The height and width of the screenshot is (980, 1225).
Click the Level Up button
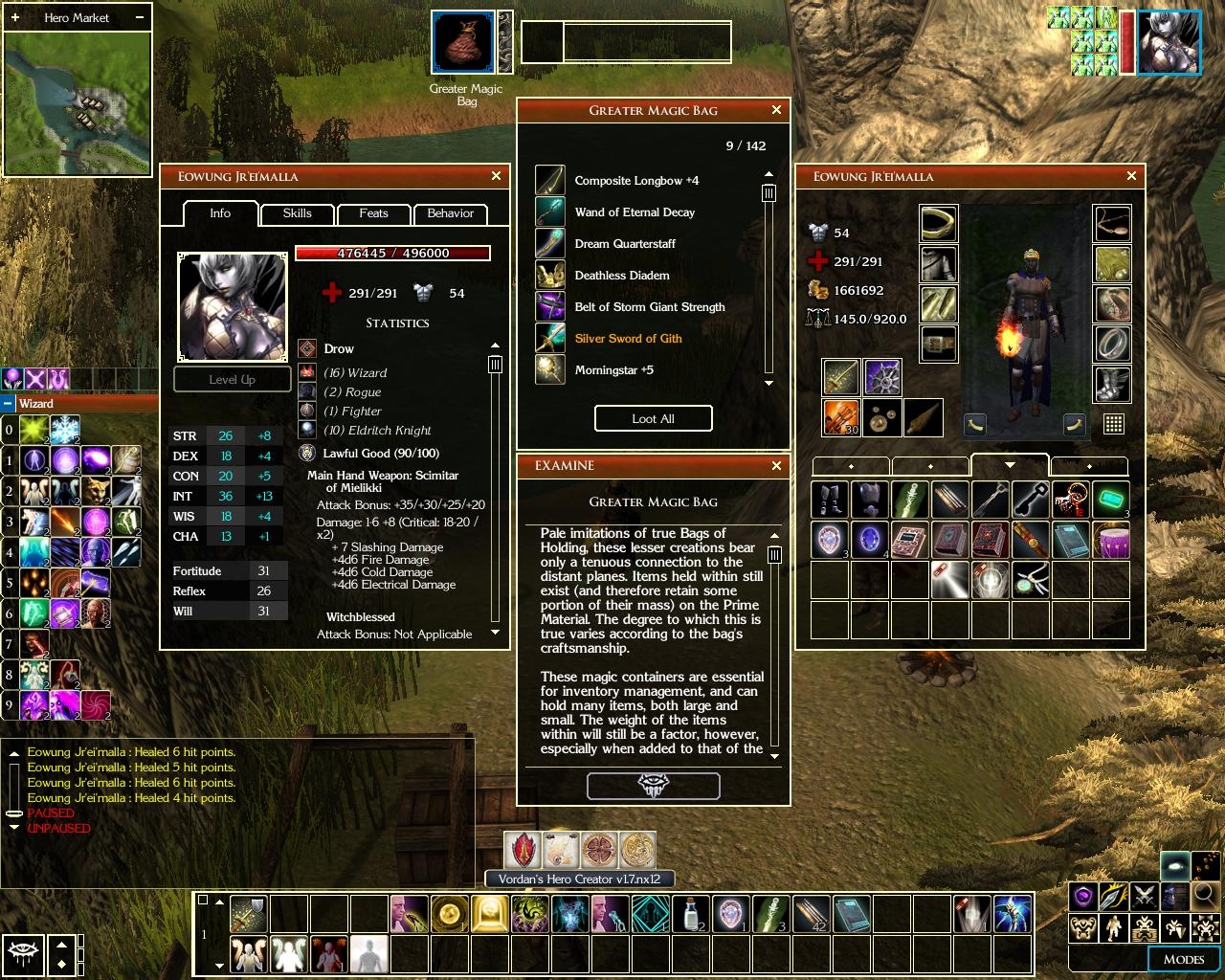point(233,379)
